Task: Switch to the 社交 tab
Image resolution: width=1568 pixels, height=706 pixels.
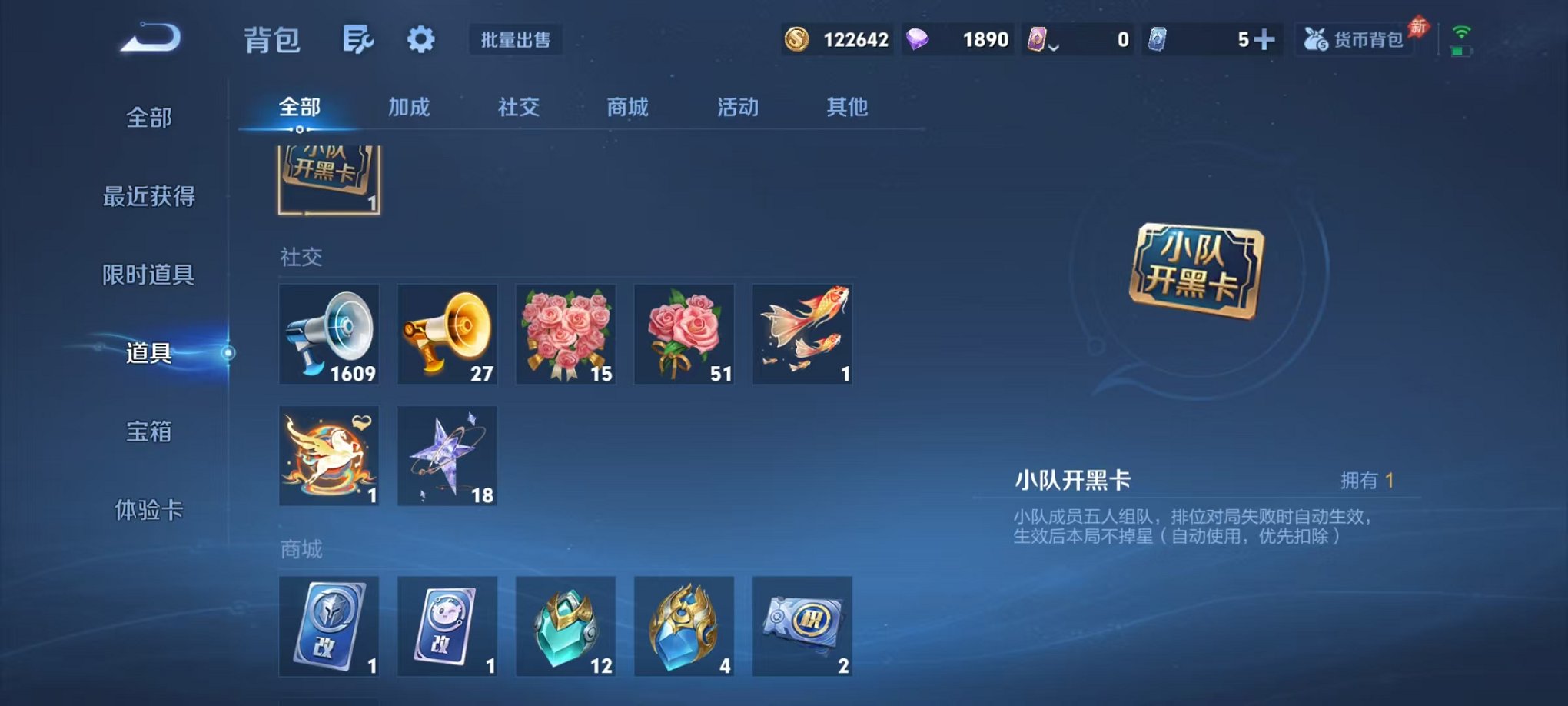Action: [518, 108]
